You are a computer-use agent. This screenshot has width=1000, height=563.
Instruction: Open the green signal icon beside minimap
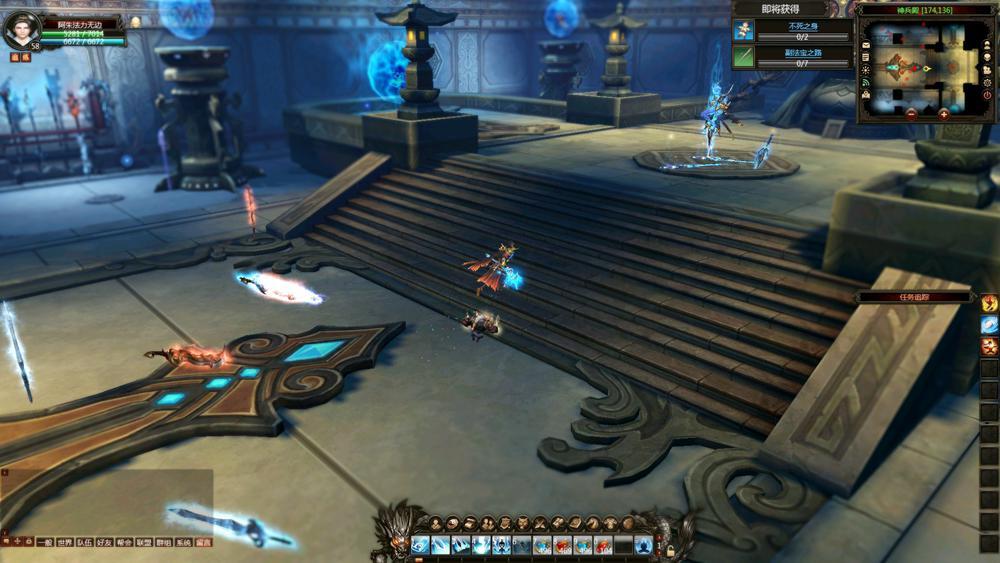coord(865,82)
